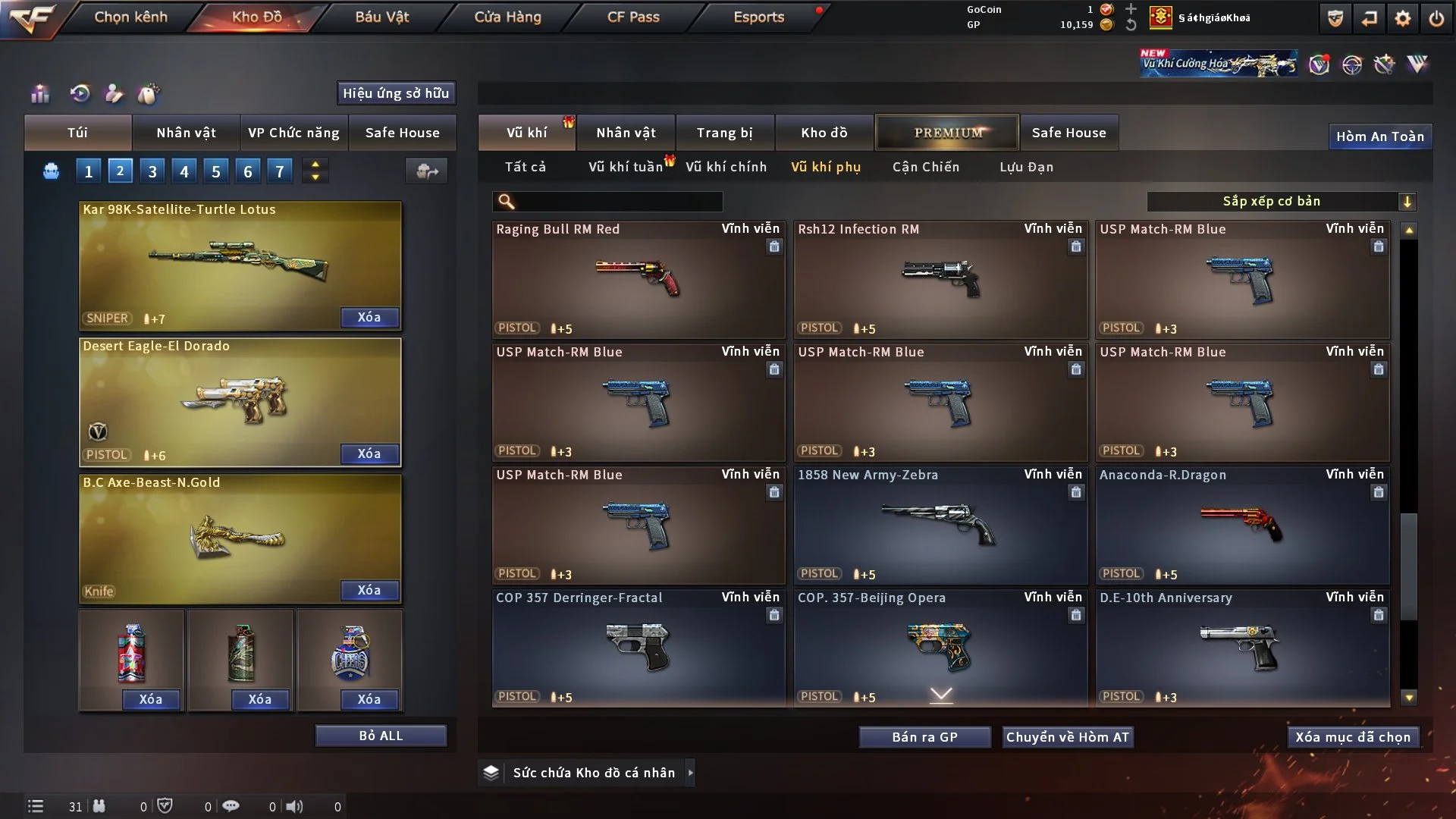Open the Hòm An Toàn safe box
The width and height of the screenshot is (1456, 819).
1379,136
